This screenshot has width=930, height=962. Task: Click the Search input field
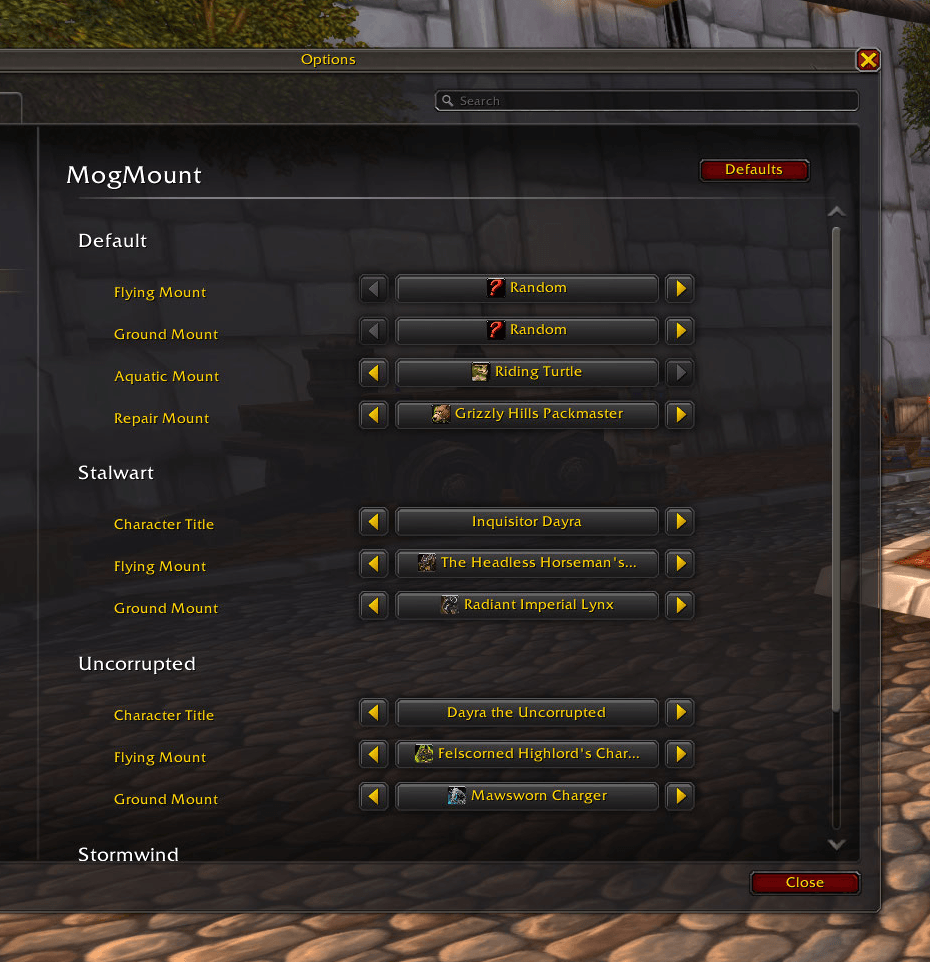click(648, 101)
